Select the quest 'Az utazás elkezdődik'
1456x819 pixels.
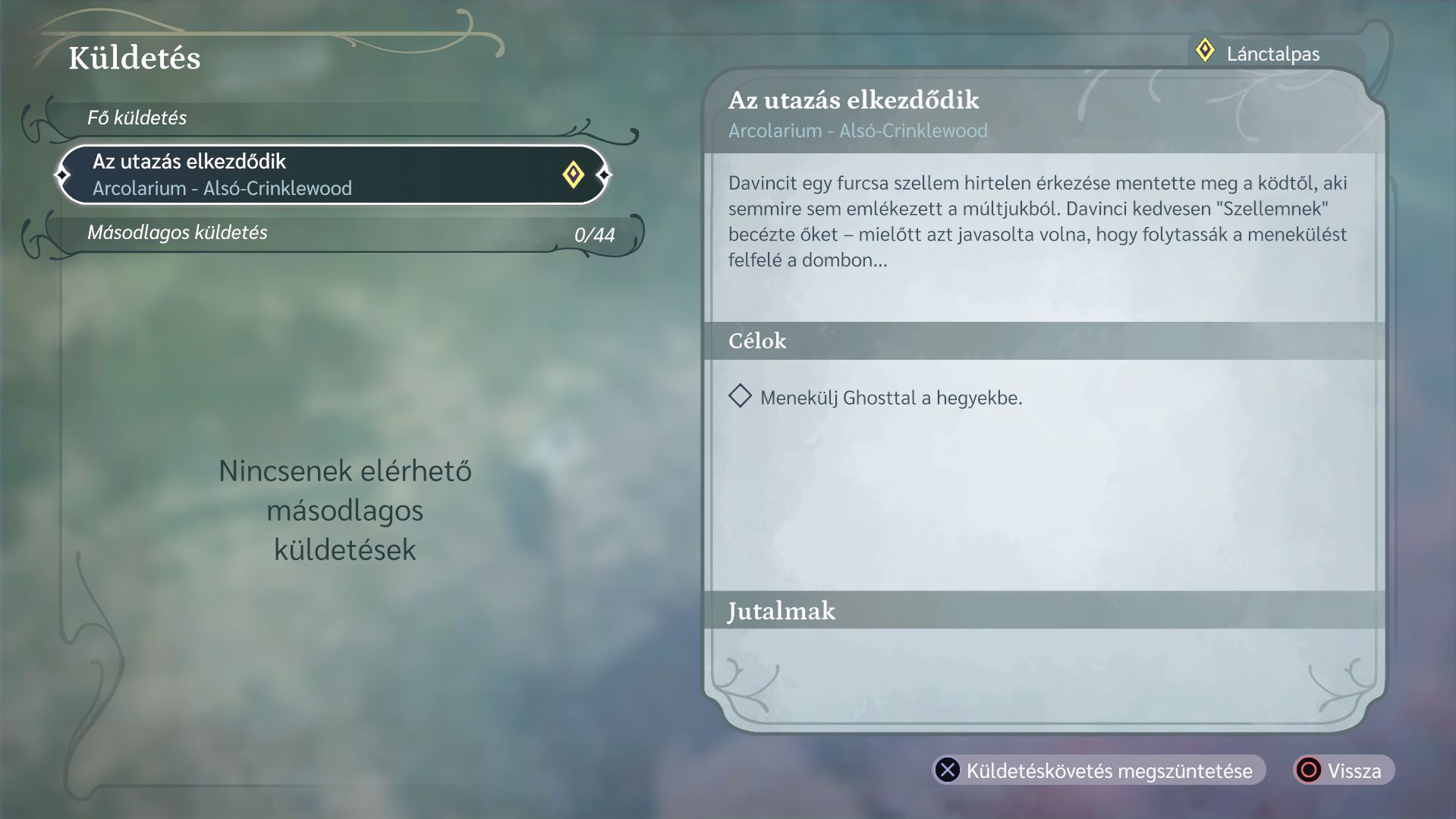[x=303, y=175]
